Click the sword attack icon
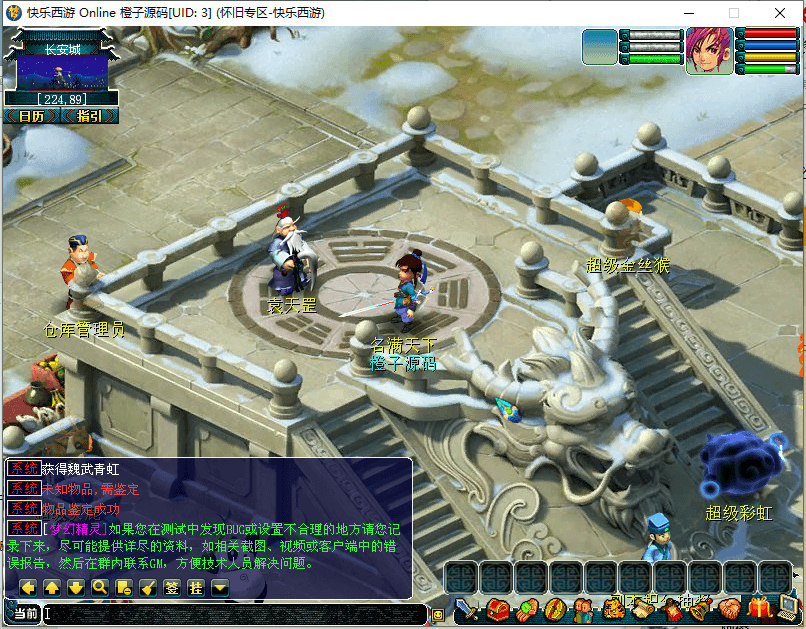This screenshot has width=806, height=629. pos(465,608)
